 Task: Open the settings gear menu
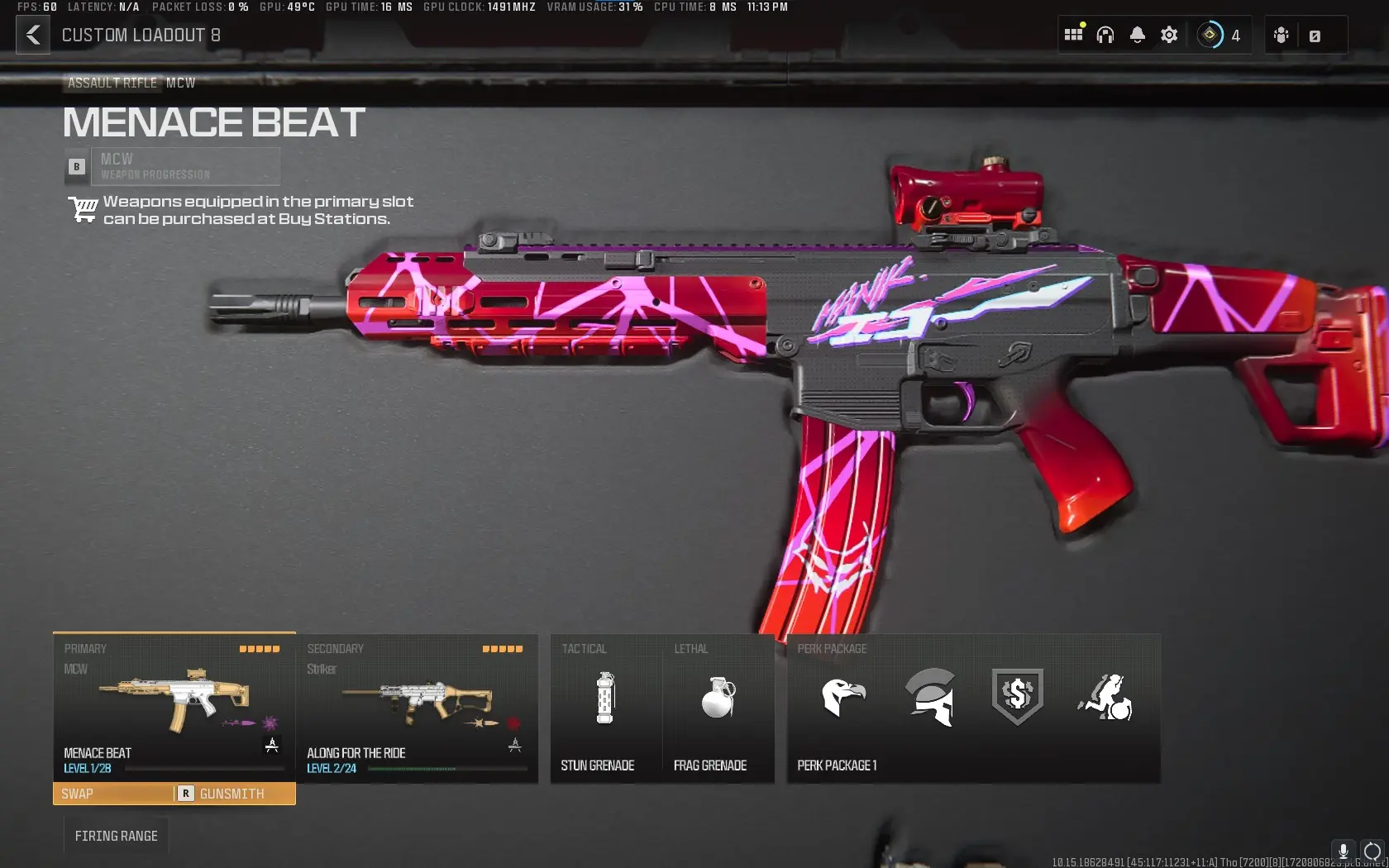pos(1168,34)
